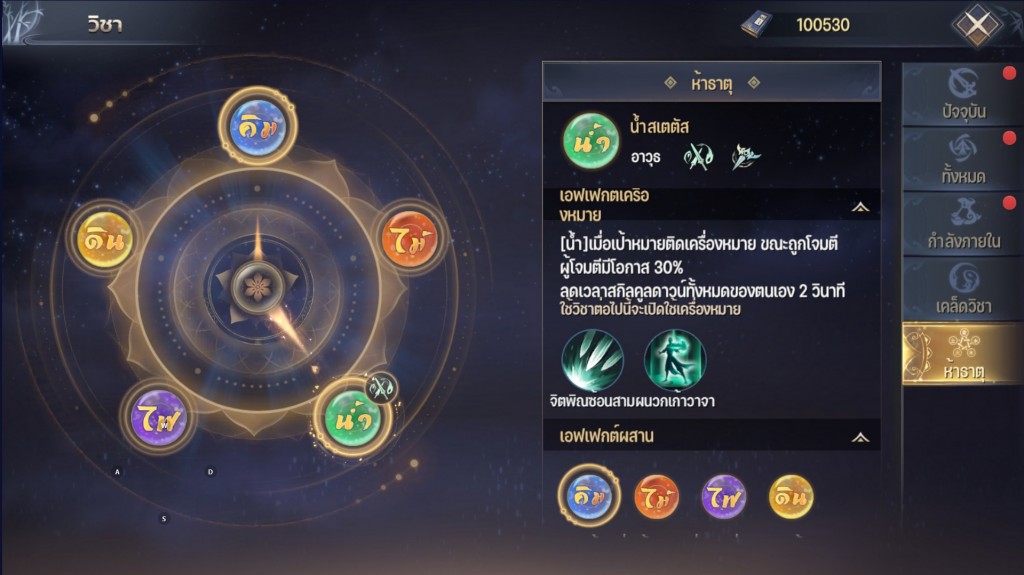Collapse the เอฟเฟกต์ผสาน section
1024x575 pixels.
click(x=860, y=437)
